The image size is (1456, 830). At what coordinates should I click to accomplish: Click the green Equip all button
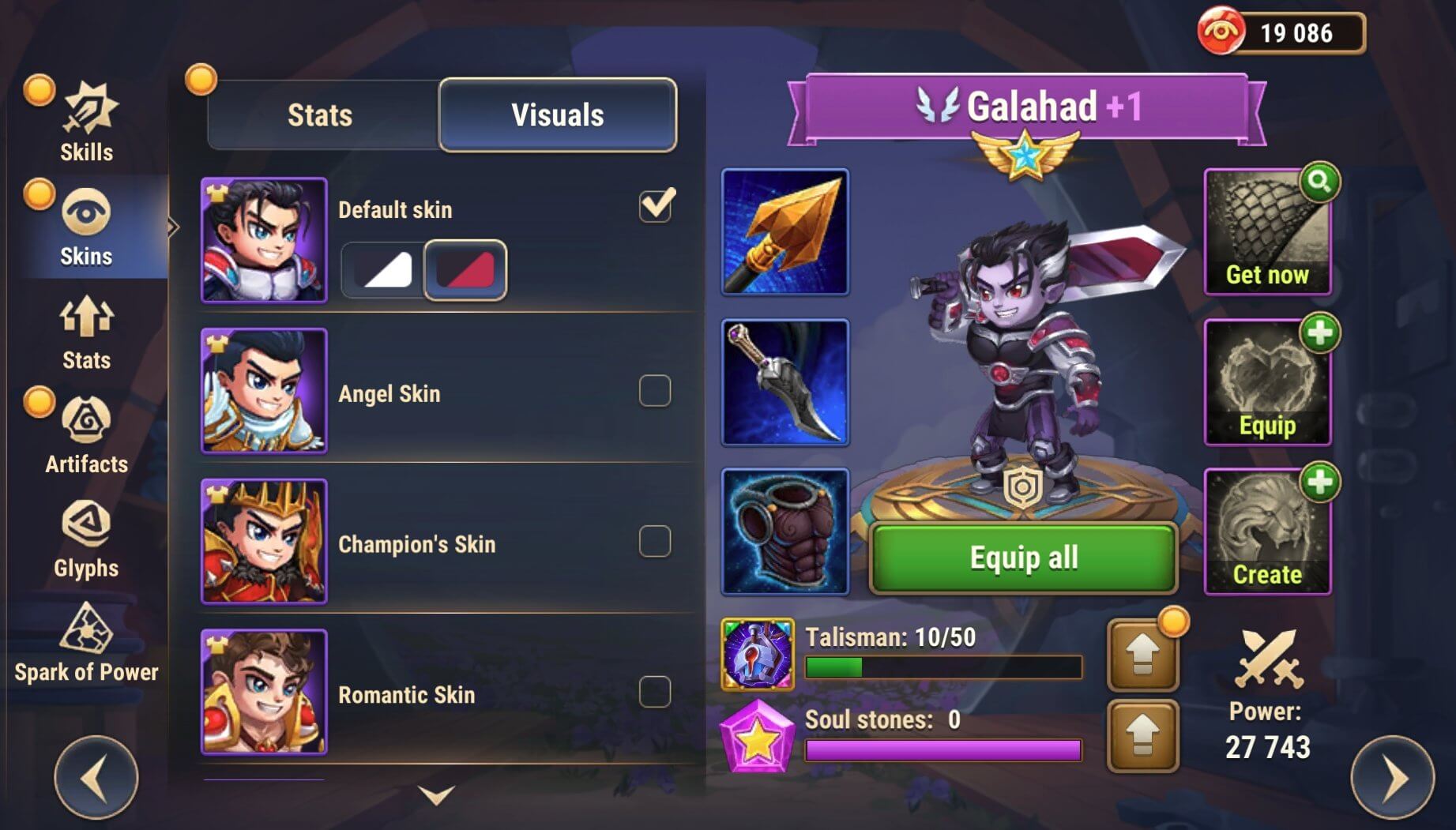coord(1023,558)
